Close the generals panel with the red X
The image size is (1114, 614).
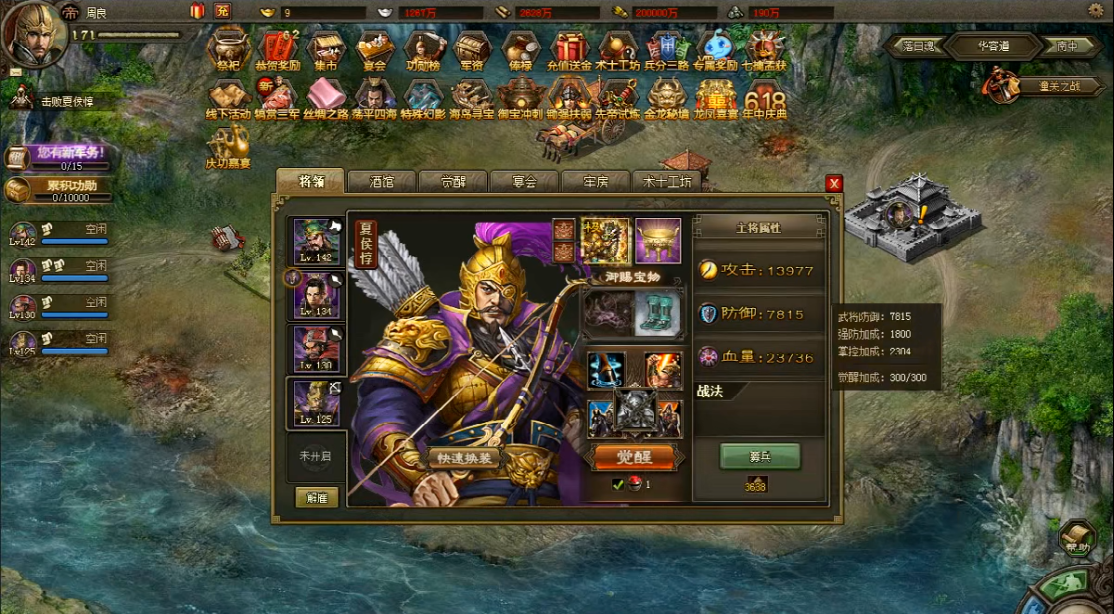click(834, 183)
